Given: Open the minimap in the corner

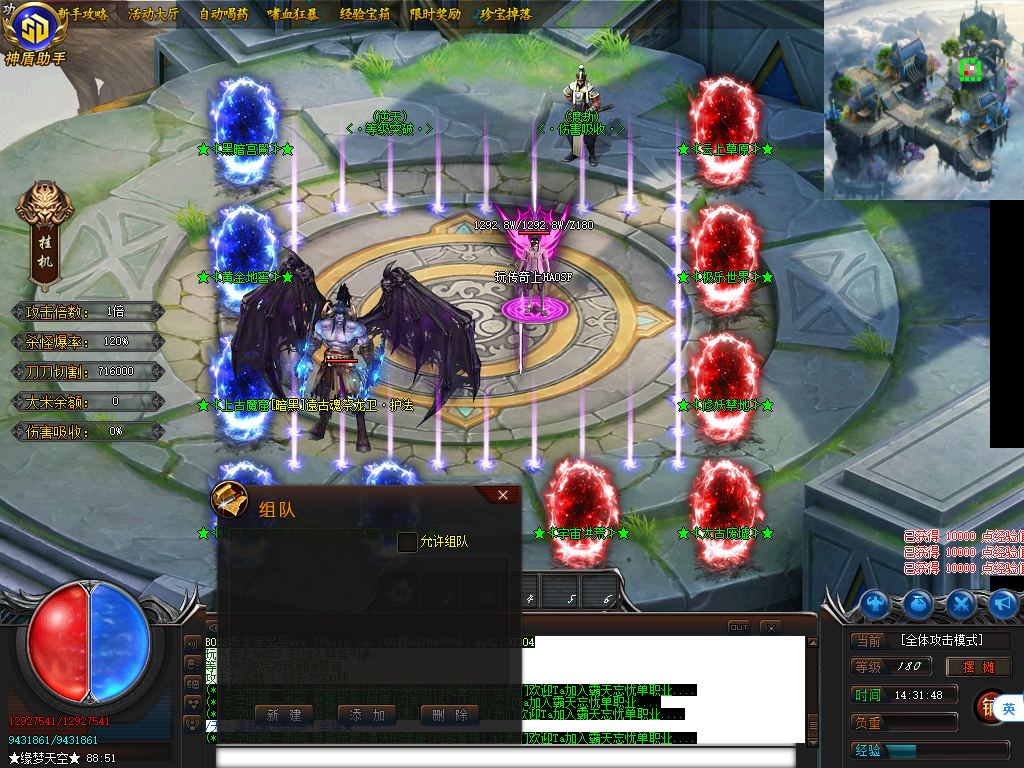Looking at the screenshot, I should coord(923,98).
